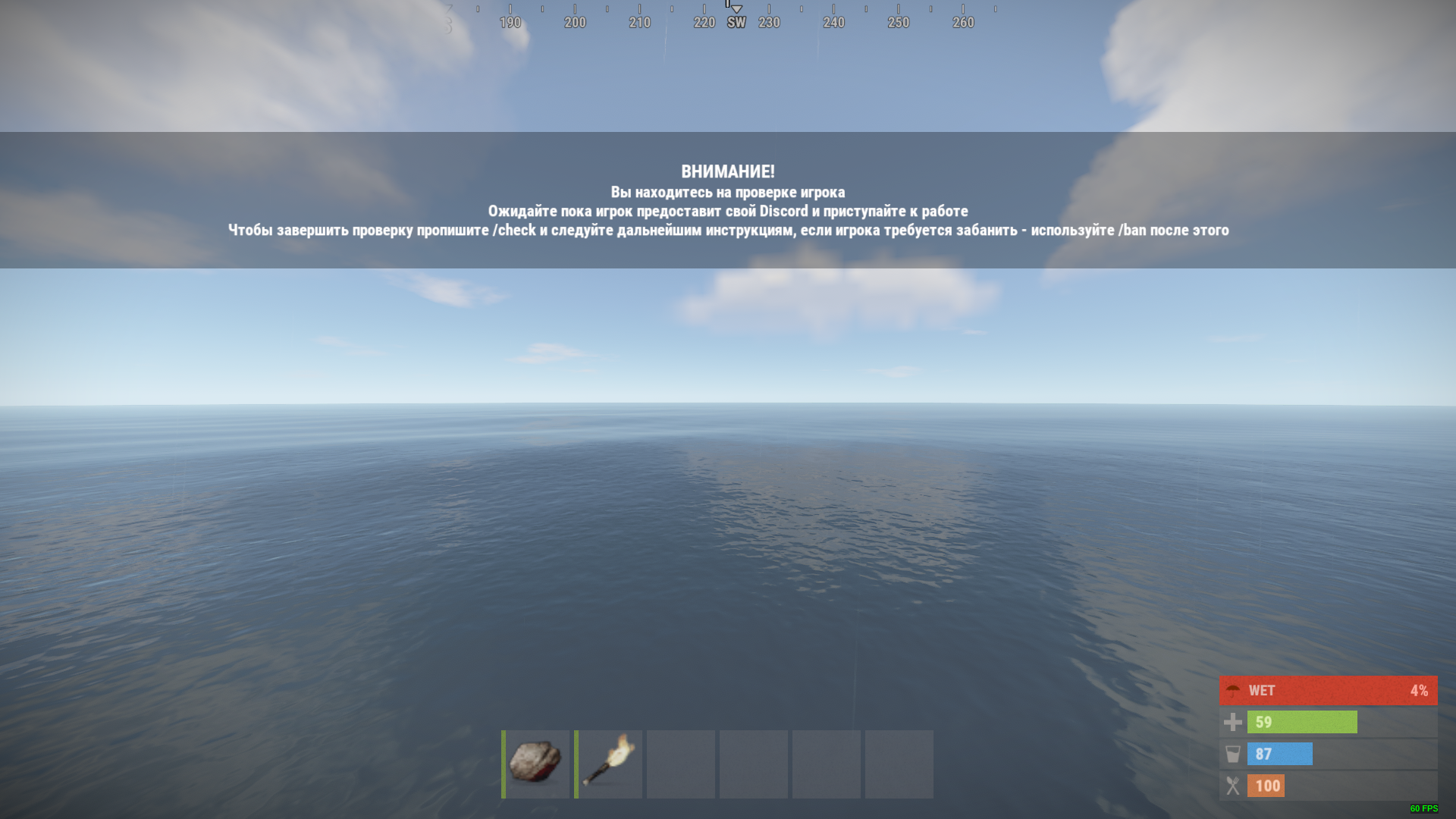Click the umbrella icon on the WET bar
The image size is (1456, 819).
point(1233,690)
